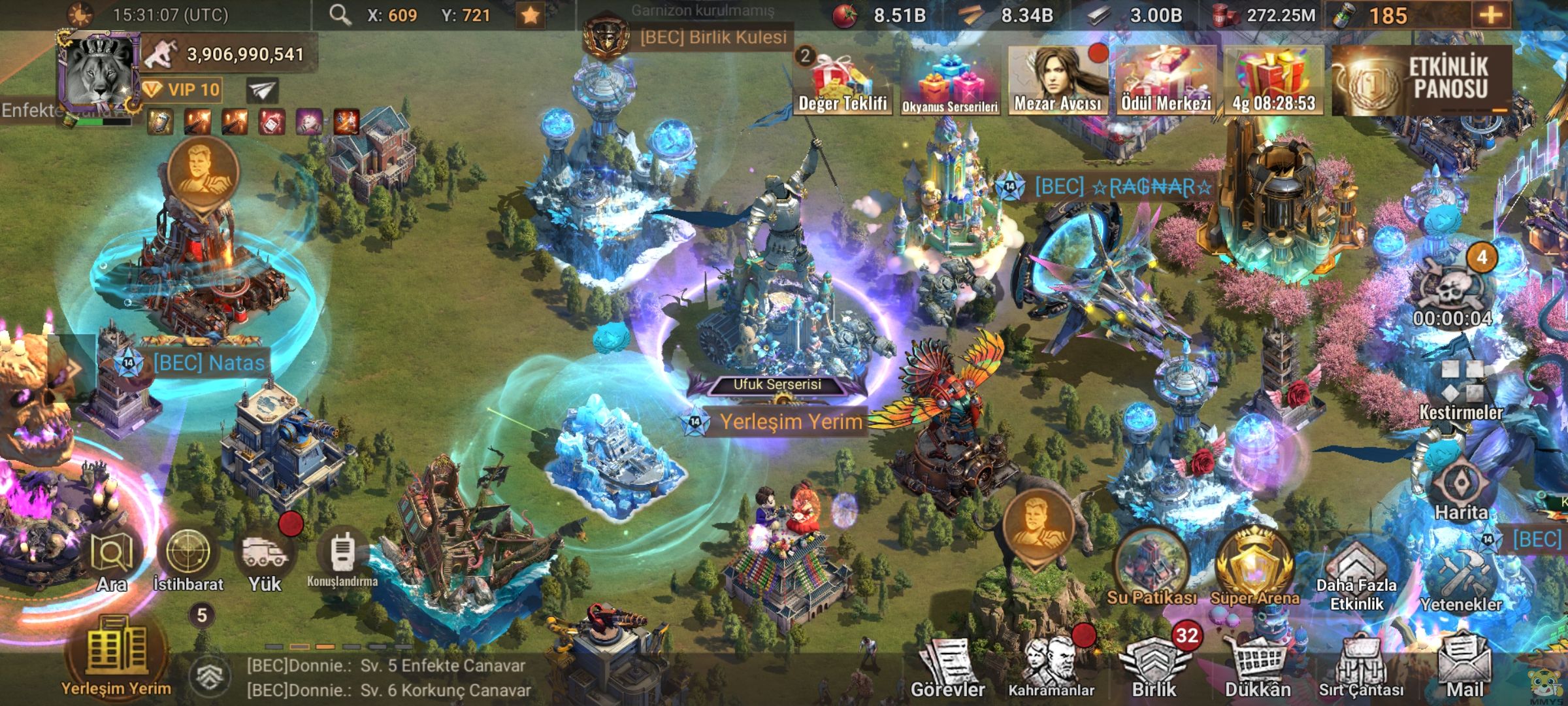The width and height of the screenshot is (1568, 706).
Task: Open the Mail inbox
Action: pyautogui.click(x=1465, y=668)
